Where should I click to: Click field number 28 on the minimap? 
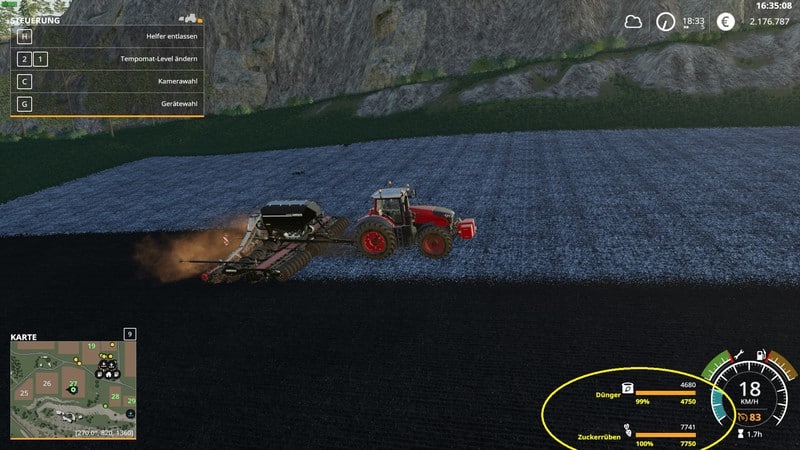pyautogui.click(x=115, y=397)
